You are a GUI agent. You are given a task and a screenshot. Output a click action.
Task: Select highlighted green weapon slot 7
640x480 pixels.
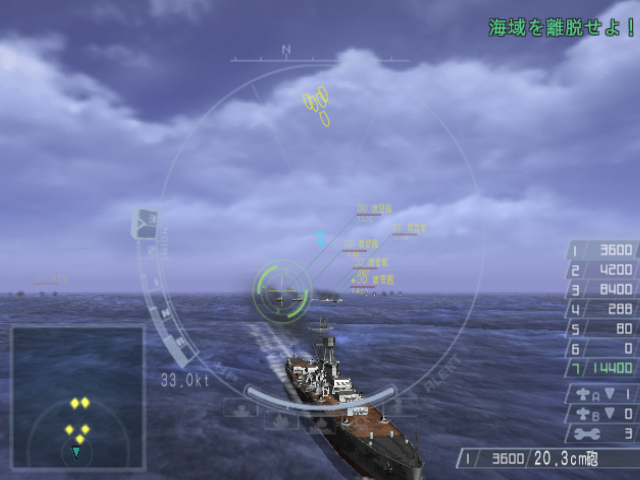pos(603,368)
